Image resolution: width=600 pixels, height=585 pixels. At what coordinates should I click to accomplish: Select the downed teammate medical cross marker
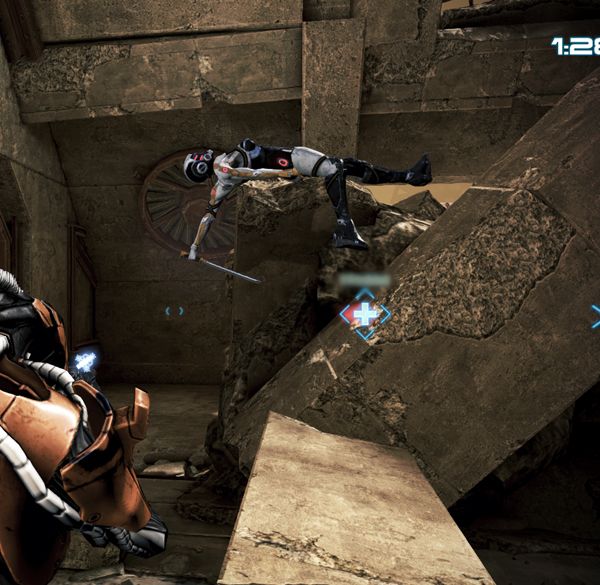pyautogui.click(x=365, y=314)
